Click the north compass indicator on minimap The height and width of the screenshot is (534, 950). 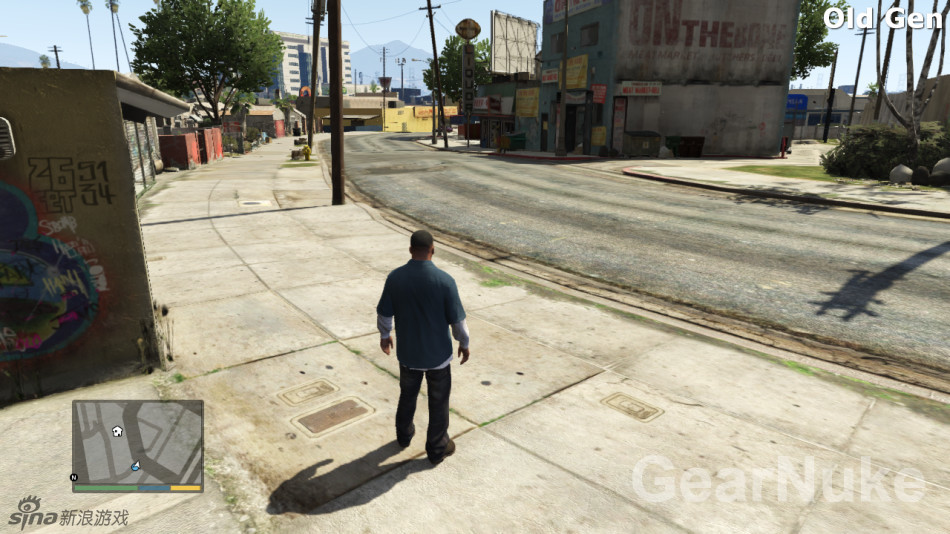coord(74,477)
